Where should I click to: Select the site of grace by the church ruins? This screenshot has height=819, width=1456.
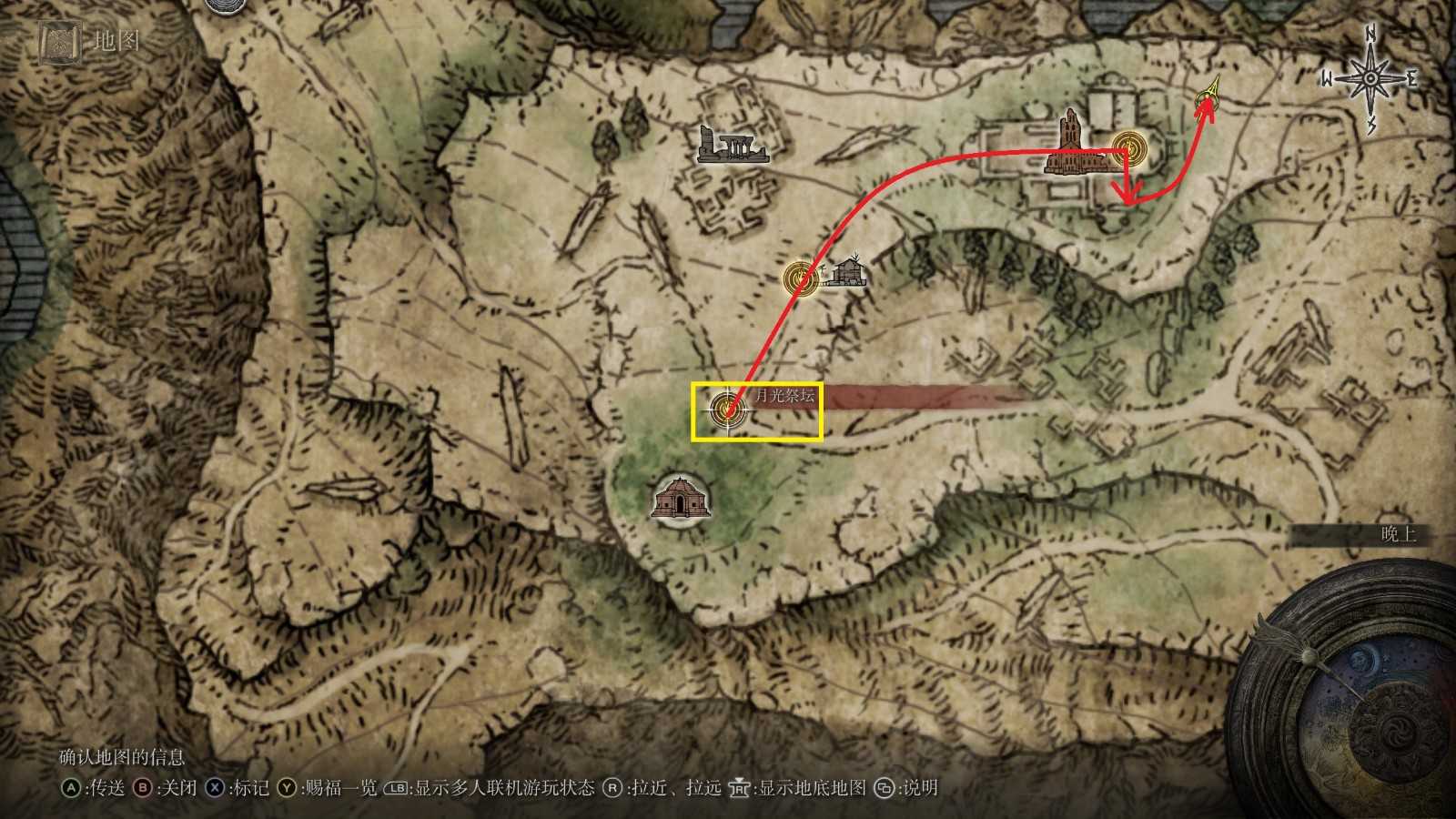tap(1128, 147)
